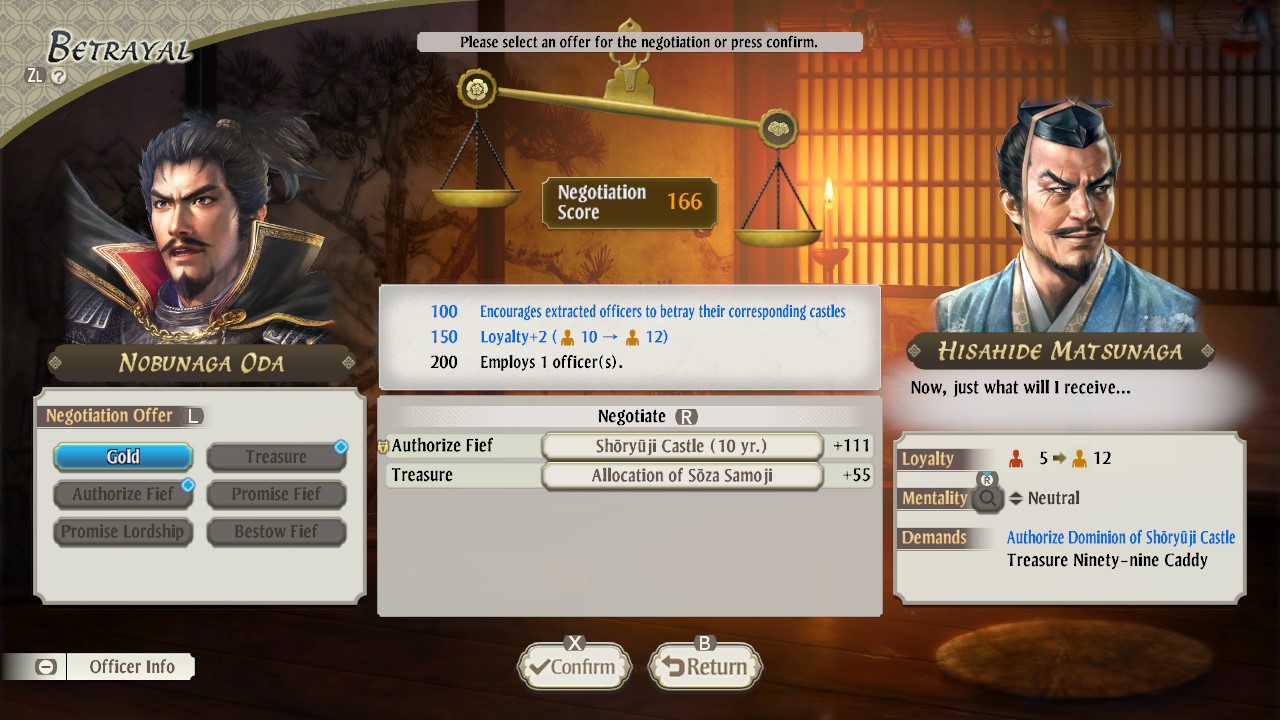This screenshot has height=720, width=1280.
Task: Open the Allocation of Sōza Samoji selector
Action: [x=682, y=476]
